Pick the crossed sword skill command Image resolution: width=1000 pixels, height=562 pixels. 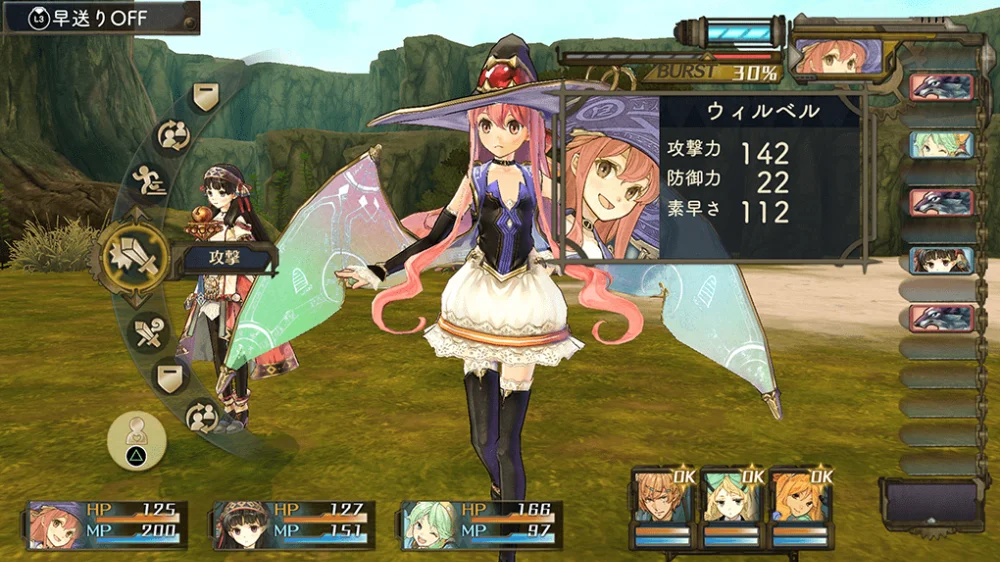pyautogui.click(x=150, y=332)
